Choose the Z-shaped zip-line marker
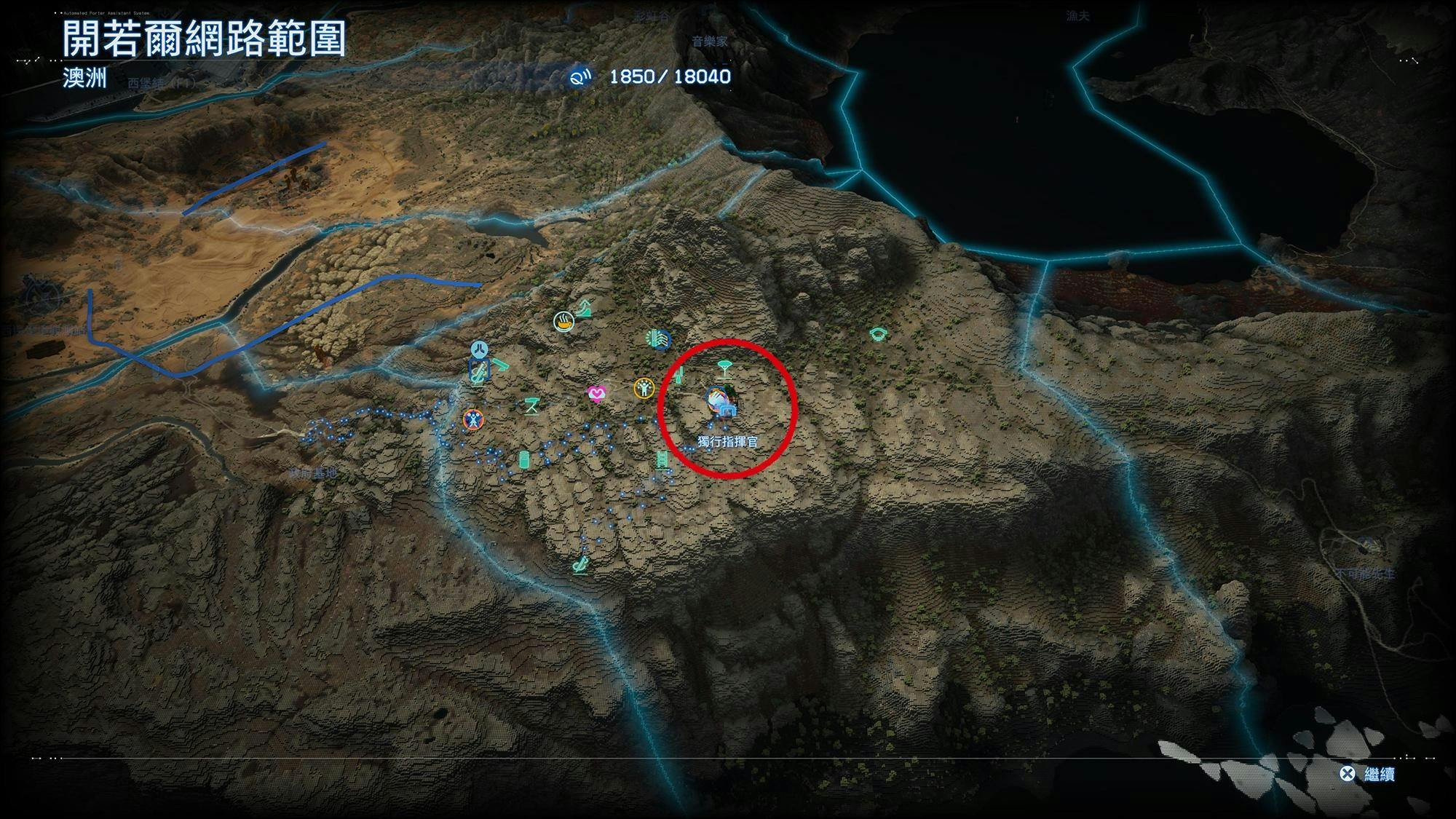Viewport: 1456px width, 819px height. pos(531,405)
